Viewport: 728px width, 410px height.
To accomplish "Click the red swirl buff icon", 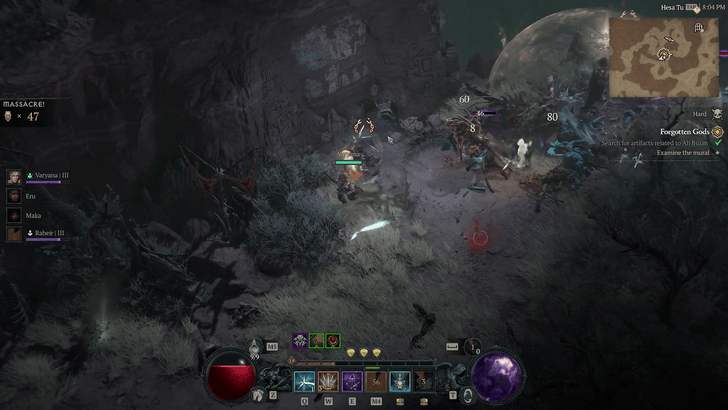I will click(x=332, y=341).
